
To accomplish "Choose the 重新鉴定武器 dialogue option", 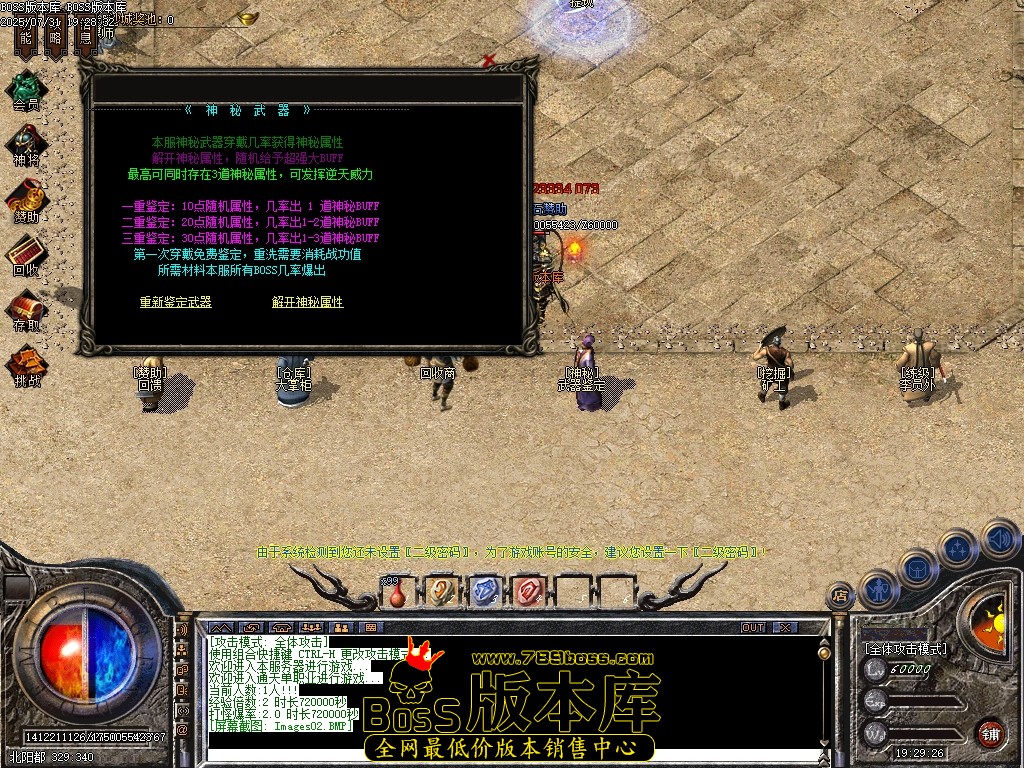I will [175, 302].
